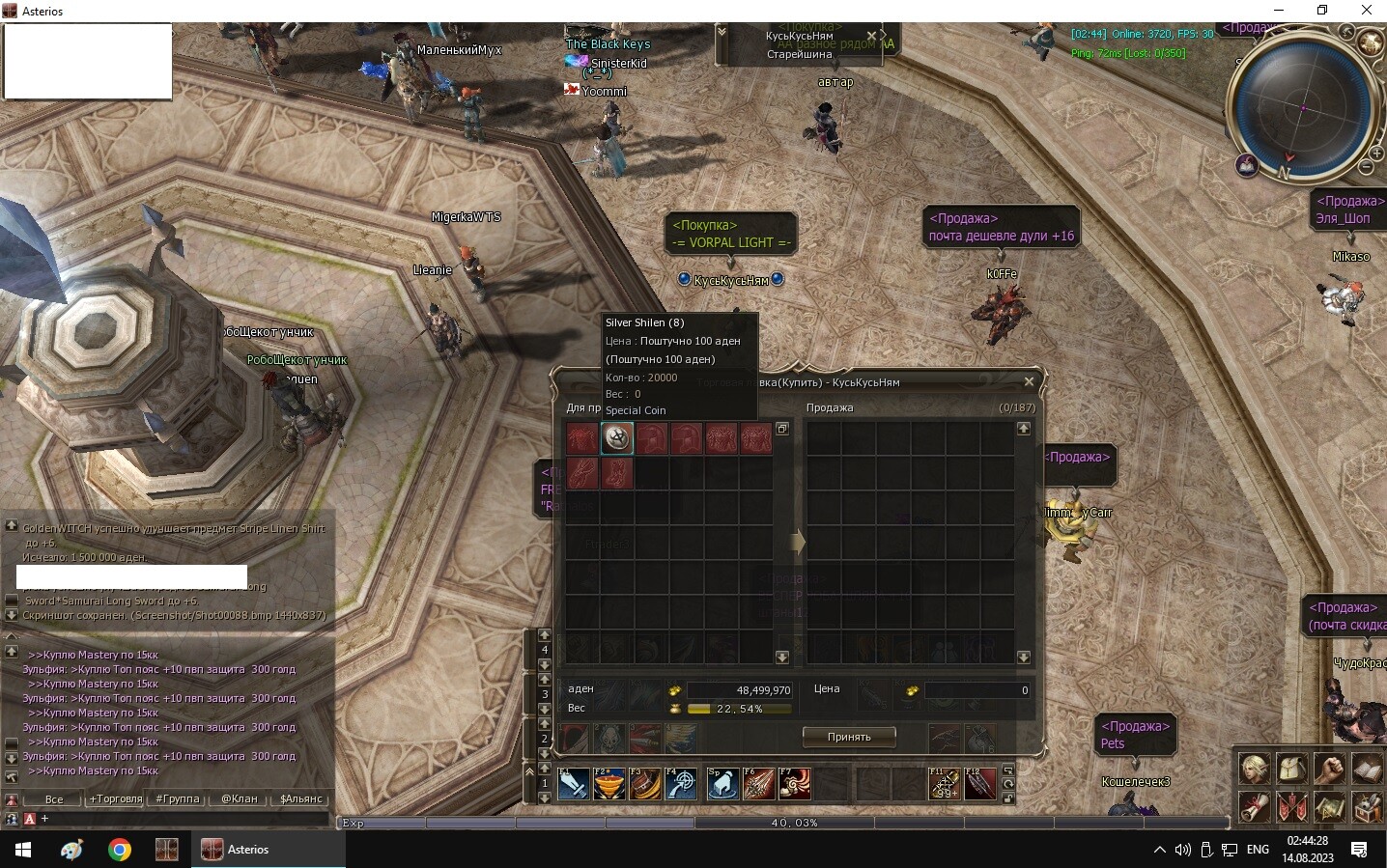This screenshot has height=868, width=1387.
Task: Click the Принять confirm button
Action: (x=848, y=737)
